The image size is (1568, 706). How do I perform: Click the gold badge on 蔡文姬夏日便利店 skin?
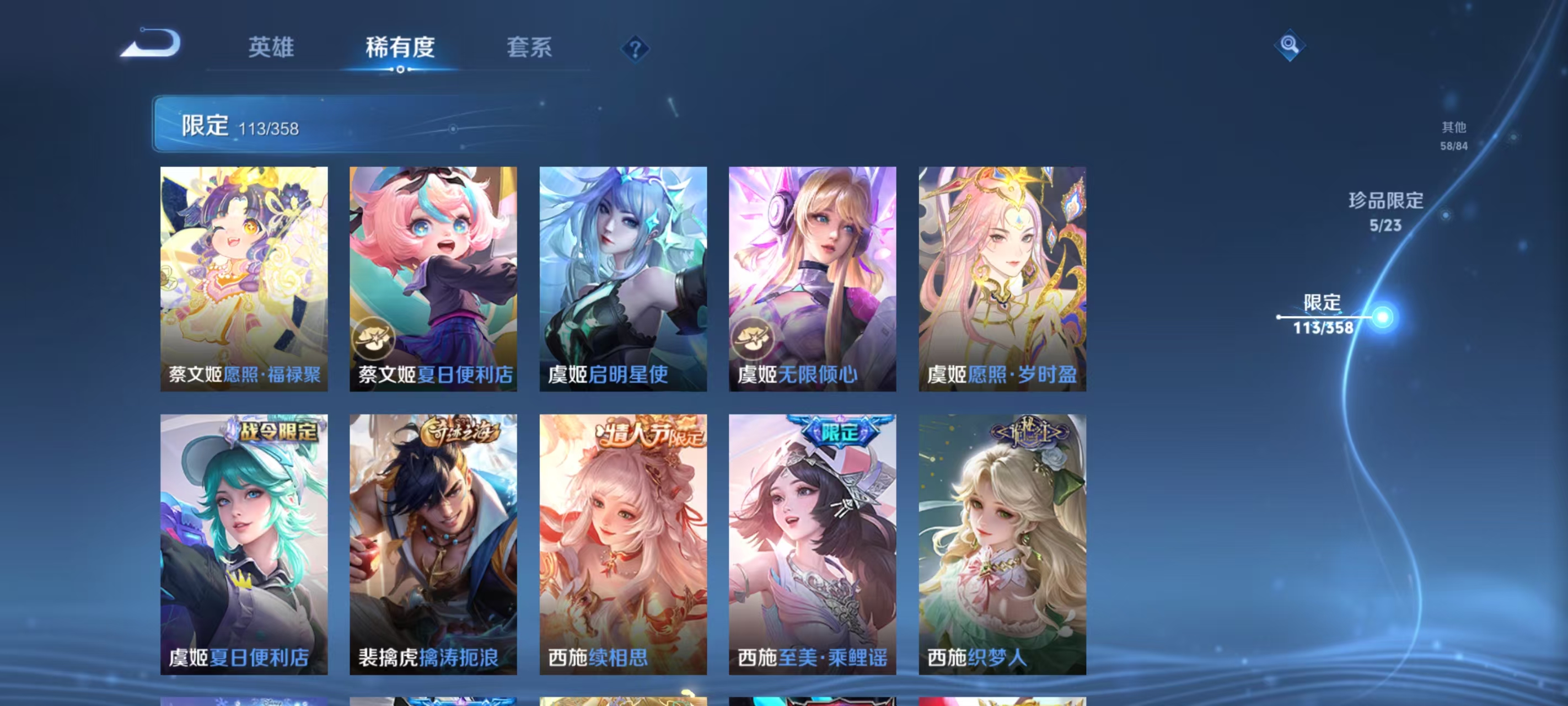tap(375, 336)
